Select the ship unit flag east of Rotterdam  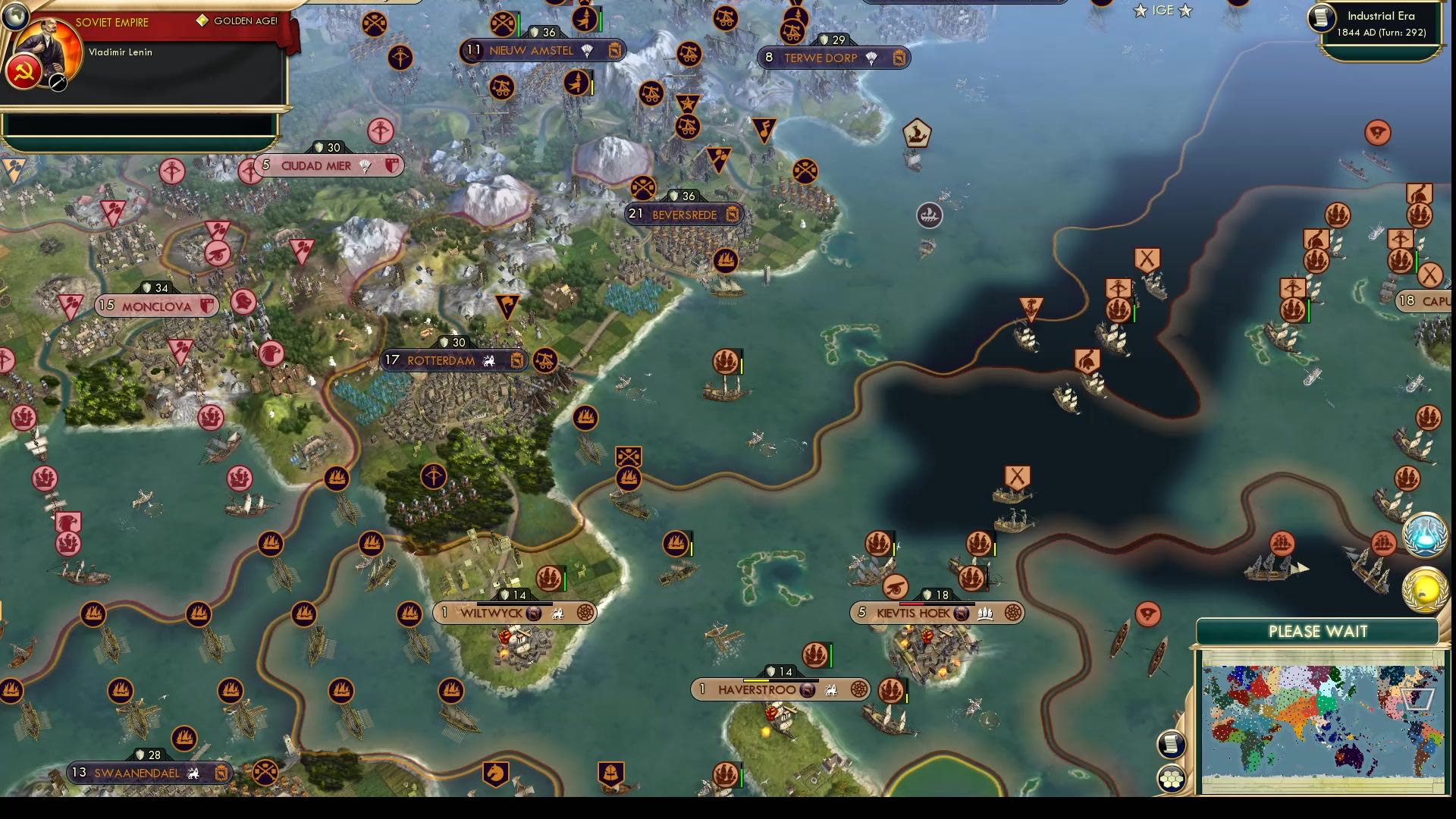[x=726, y=362]
